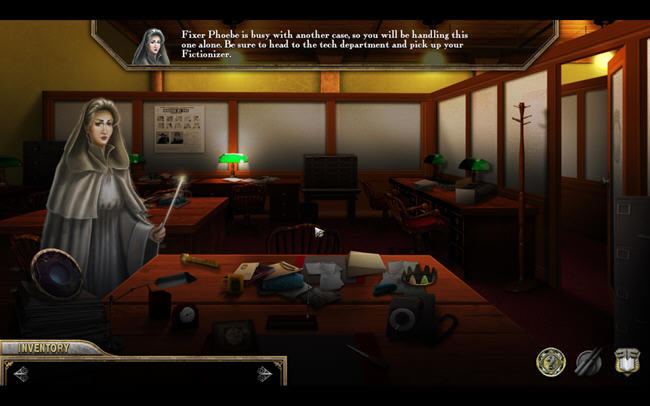Show next items with inventory right arrow
The image size is (650, 406).
pyautogui.click(x=264, y=374)
